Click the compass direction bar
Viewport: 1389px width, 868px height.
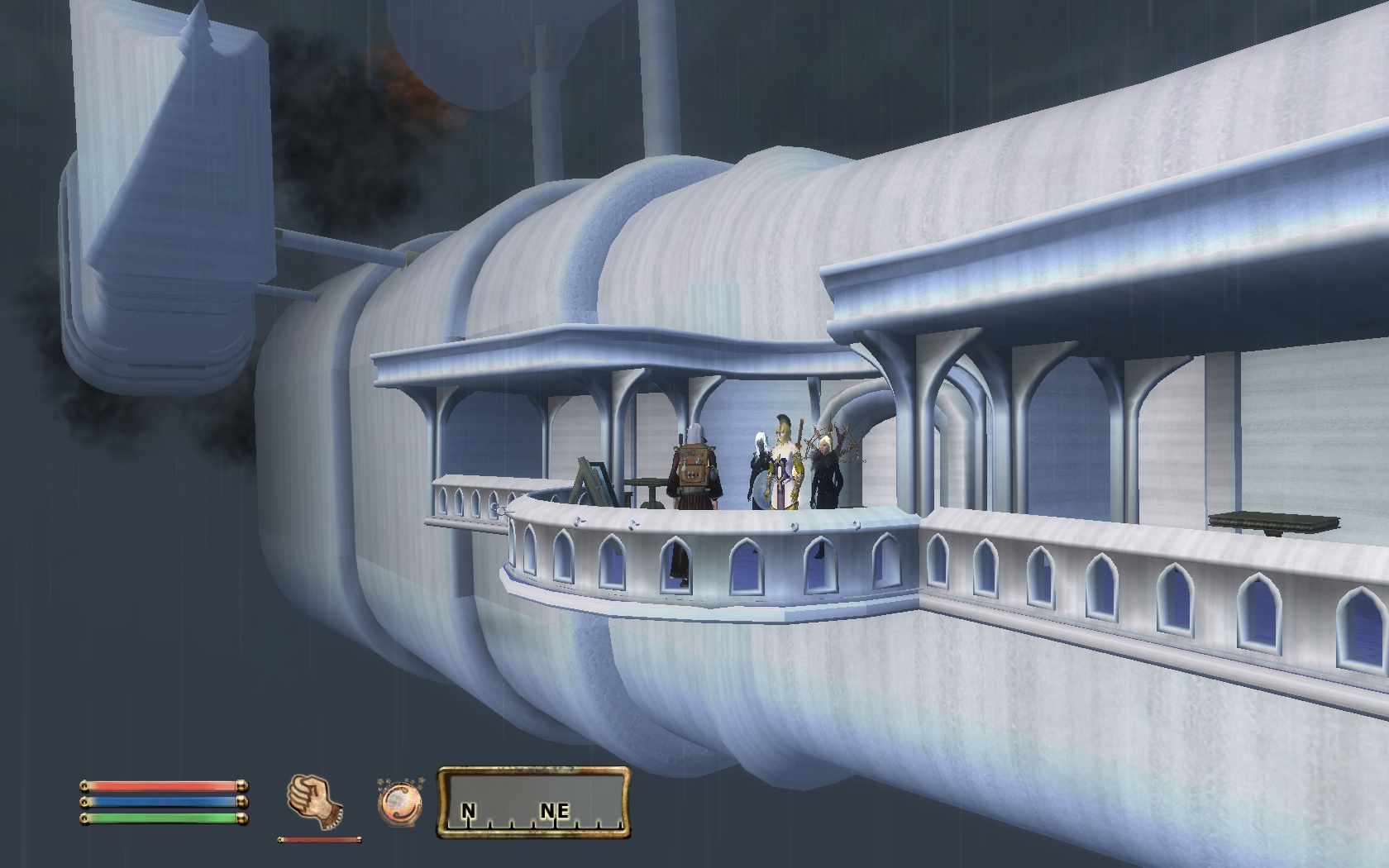pyautogui.click(x=532, y=802)
